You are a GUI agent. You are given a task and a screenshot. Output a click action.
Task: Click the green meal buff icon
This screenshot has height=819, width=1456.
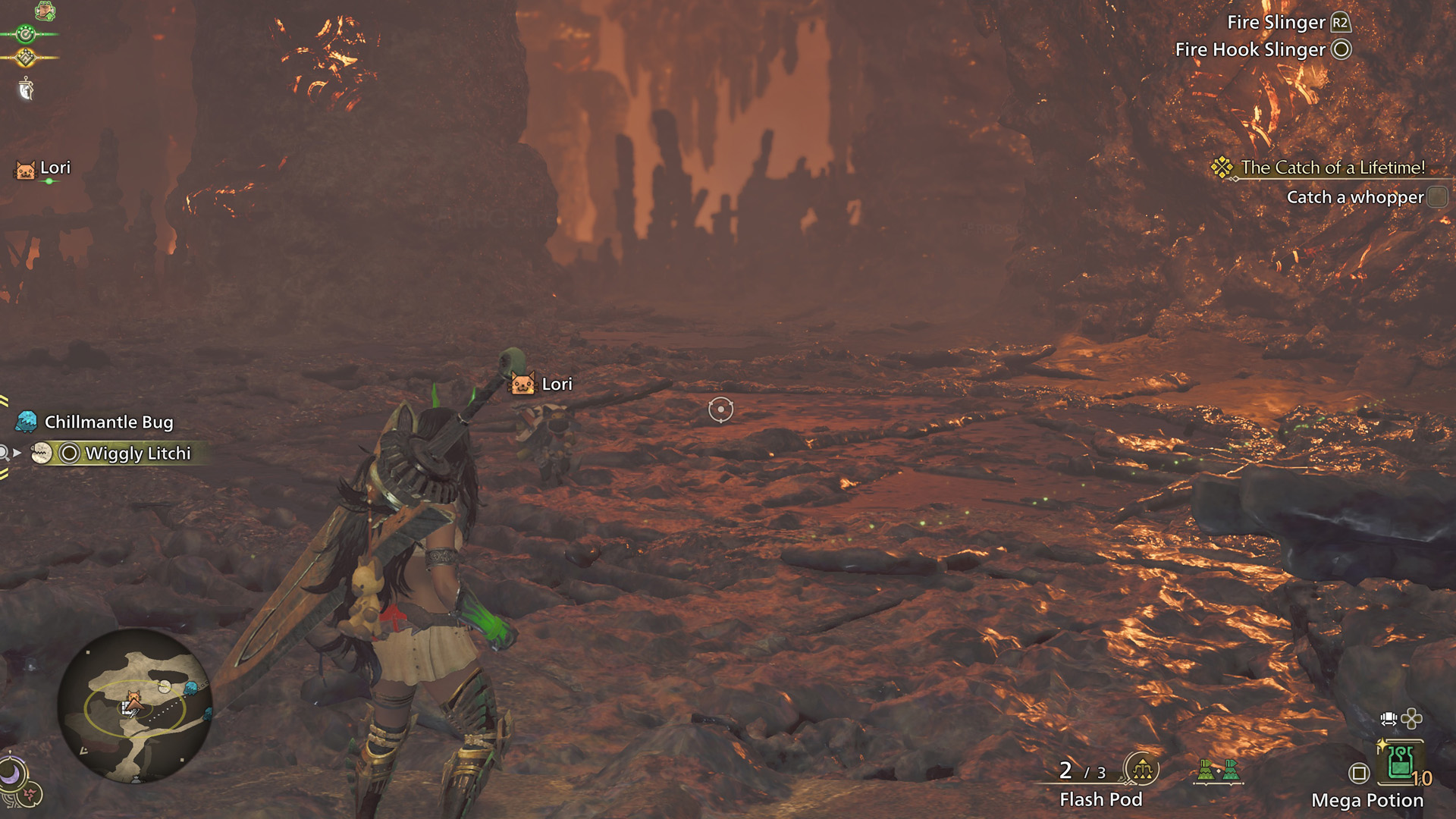45,11
